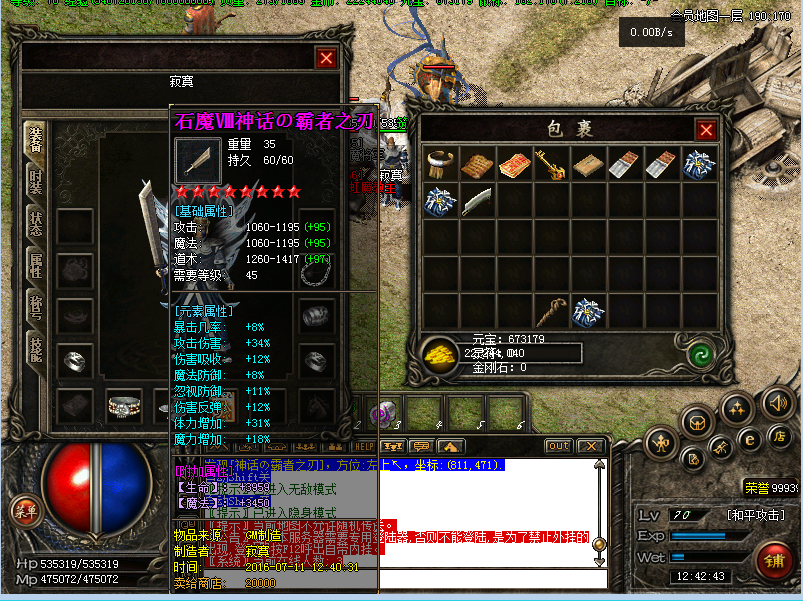Viewport: 803px width, 601px height.
Task: Open the round e browser button
Action: (x=748, y=437)
